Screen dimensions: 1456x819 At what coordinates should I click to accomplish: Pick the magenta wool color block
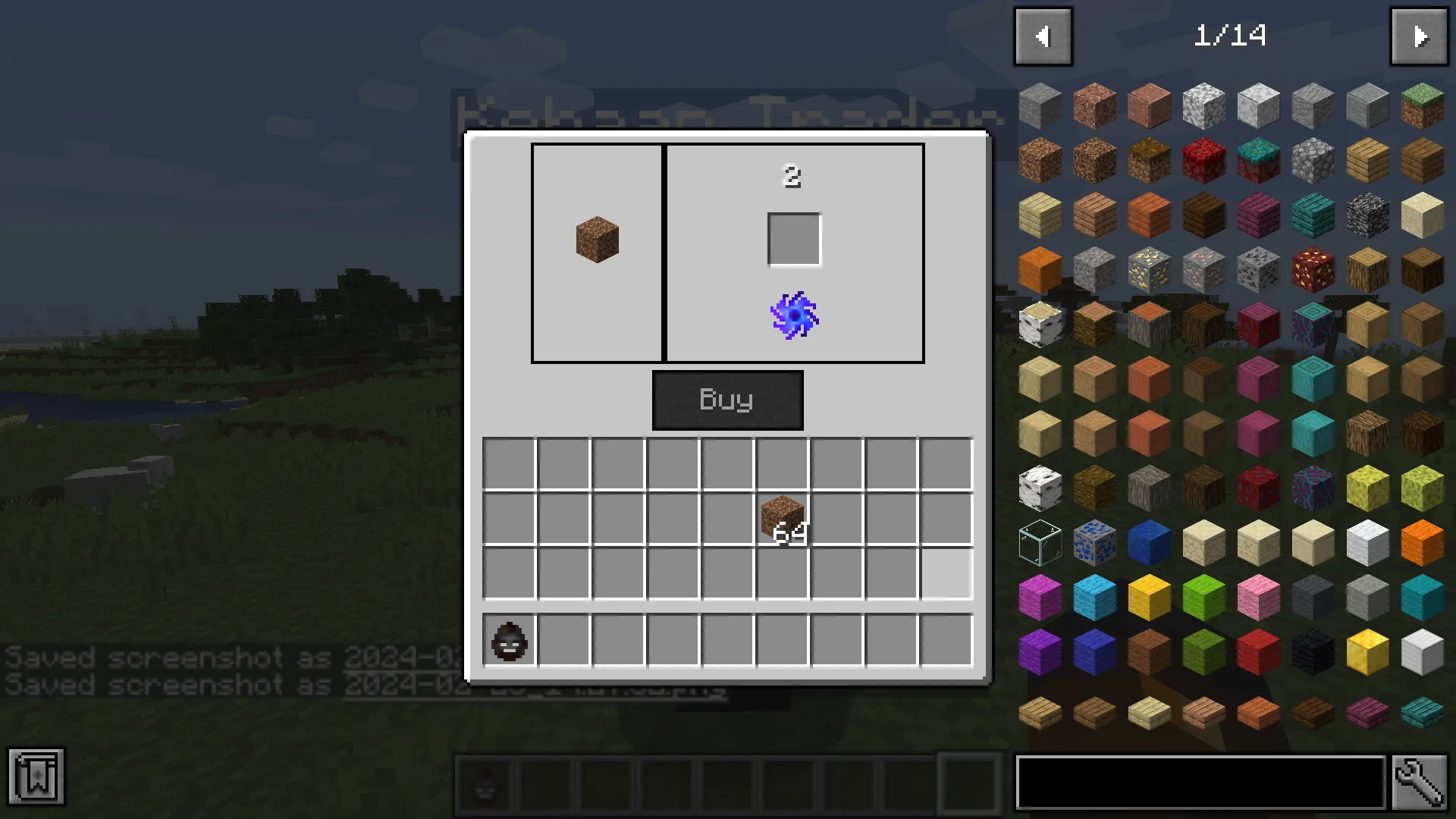pyautogui.click(x=1040, y=598)
